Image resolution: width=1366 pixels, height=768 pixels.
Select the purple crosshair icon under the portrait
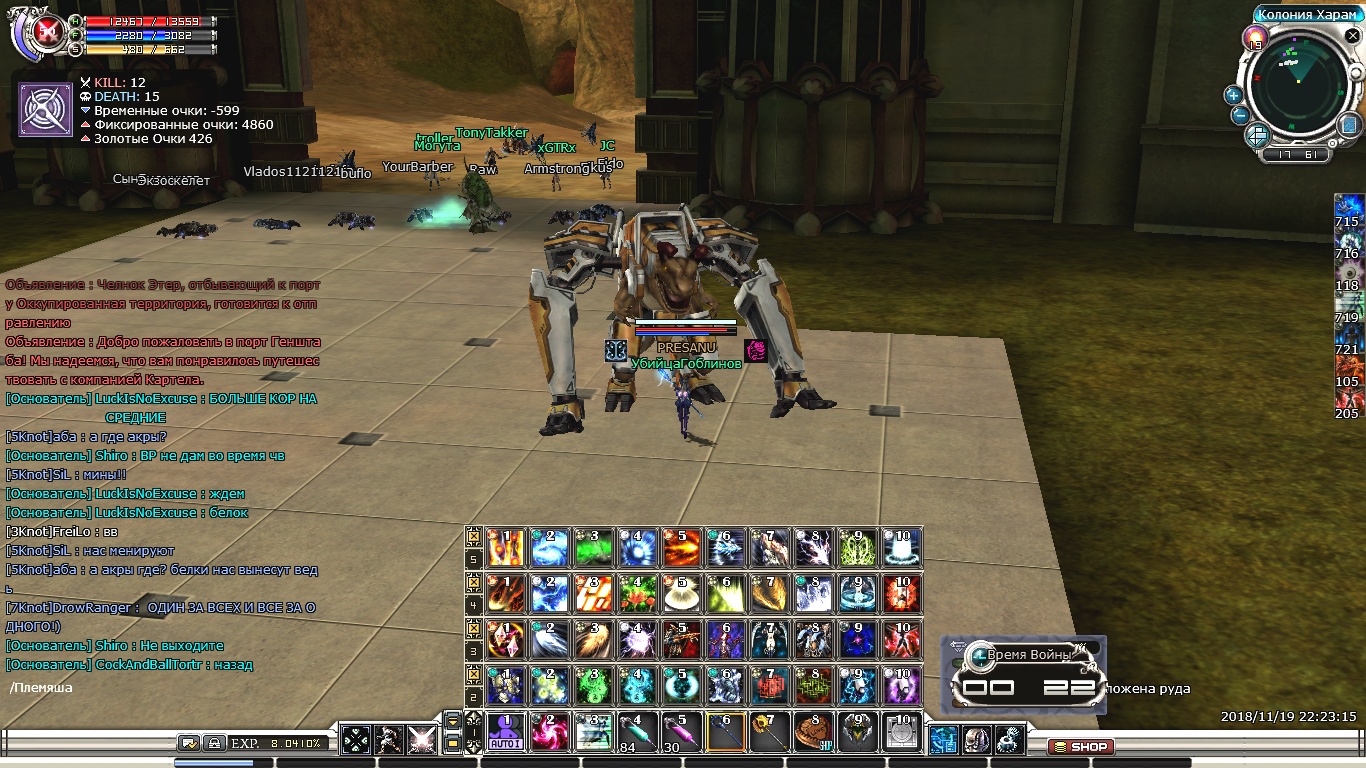(45, 109)
